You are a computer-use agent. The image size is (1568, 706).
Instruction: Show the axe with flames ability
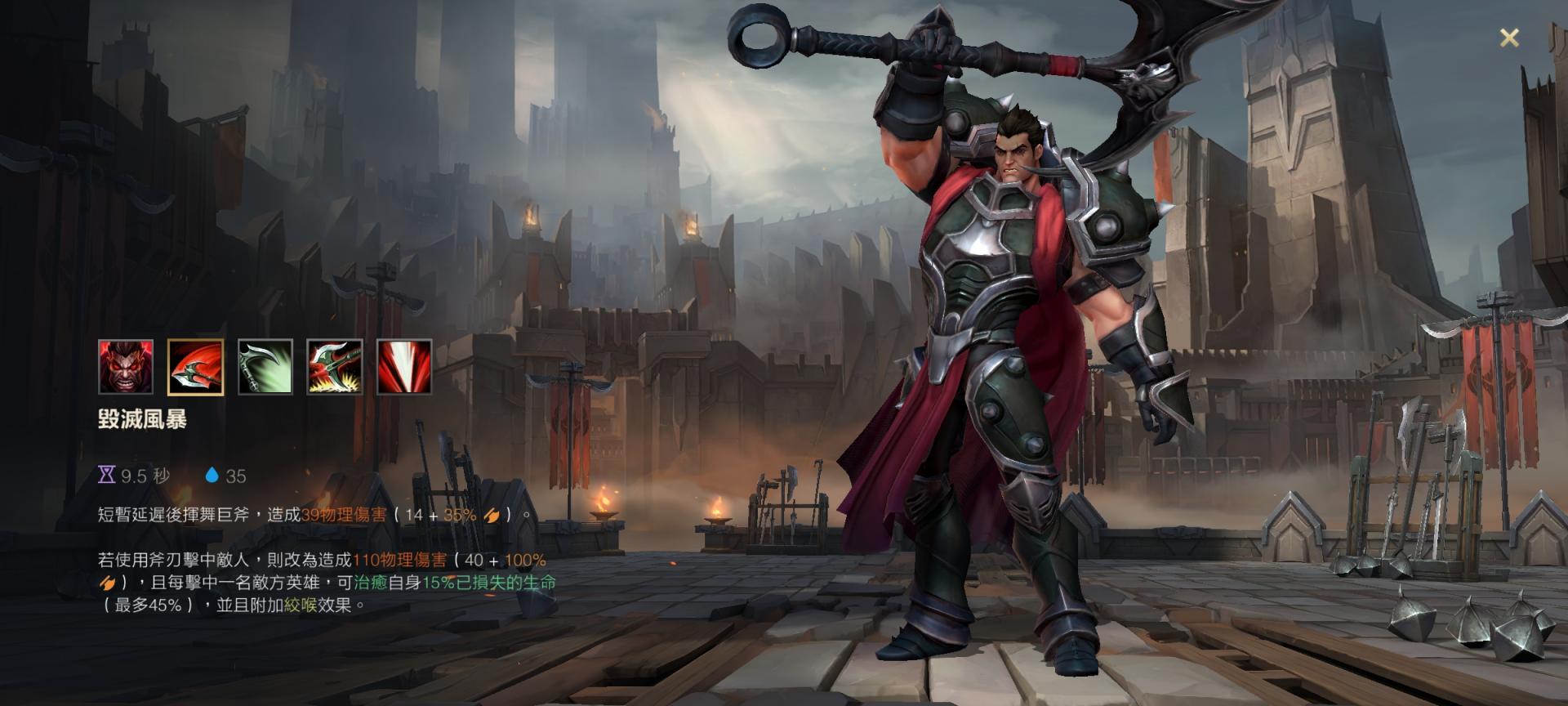coord(335,367)
